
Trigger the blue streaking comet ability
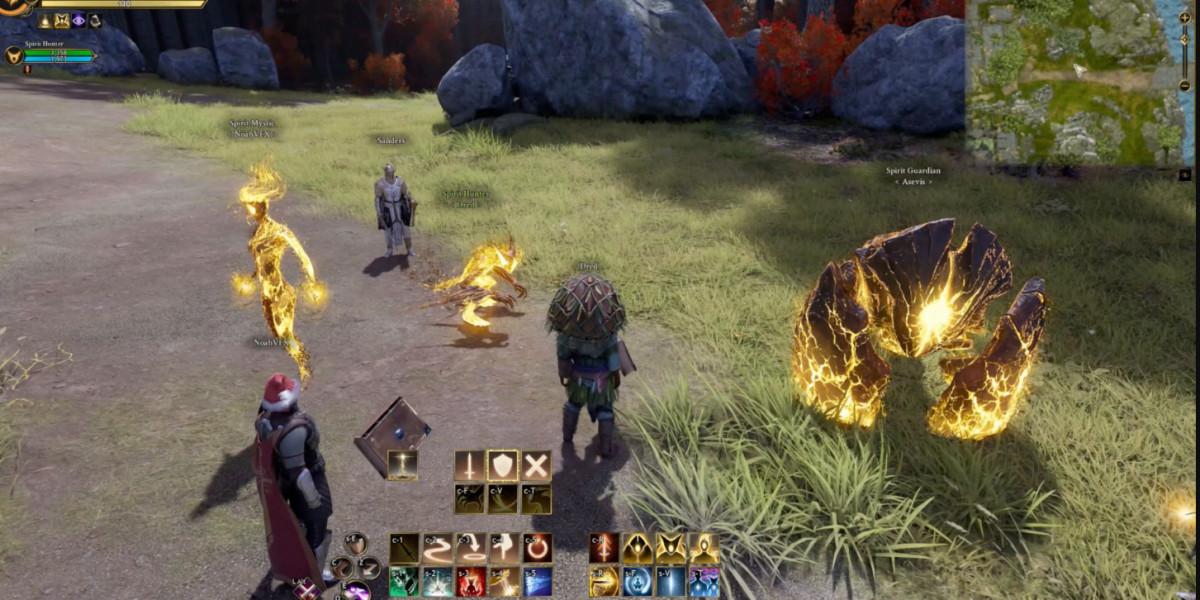tap(538, 582)
